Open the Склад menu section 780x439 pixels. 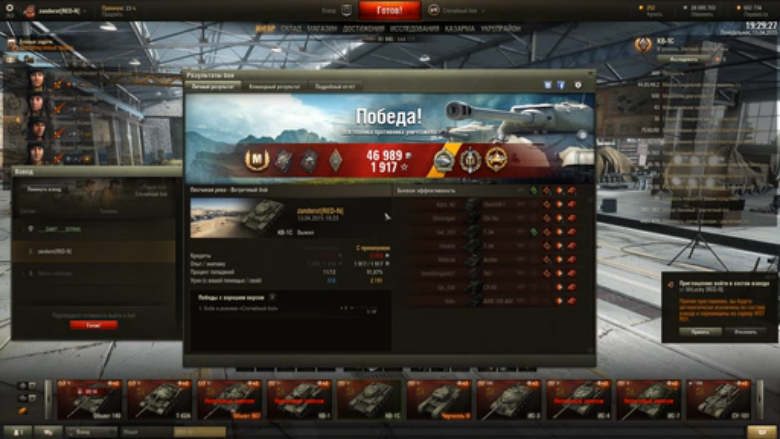coord(292,29)
